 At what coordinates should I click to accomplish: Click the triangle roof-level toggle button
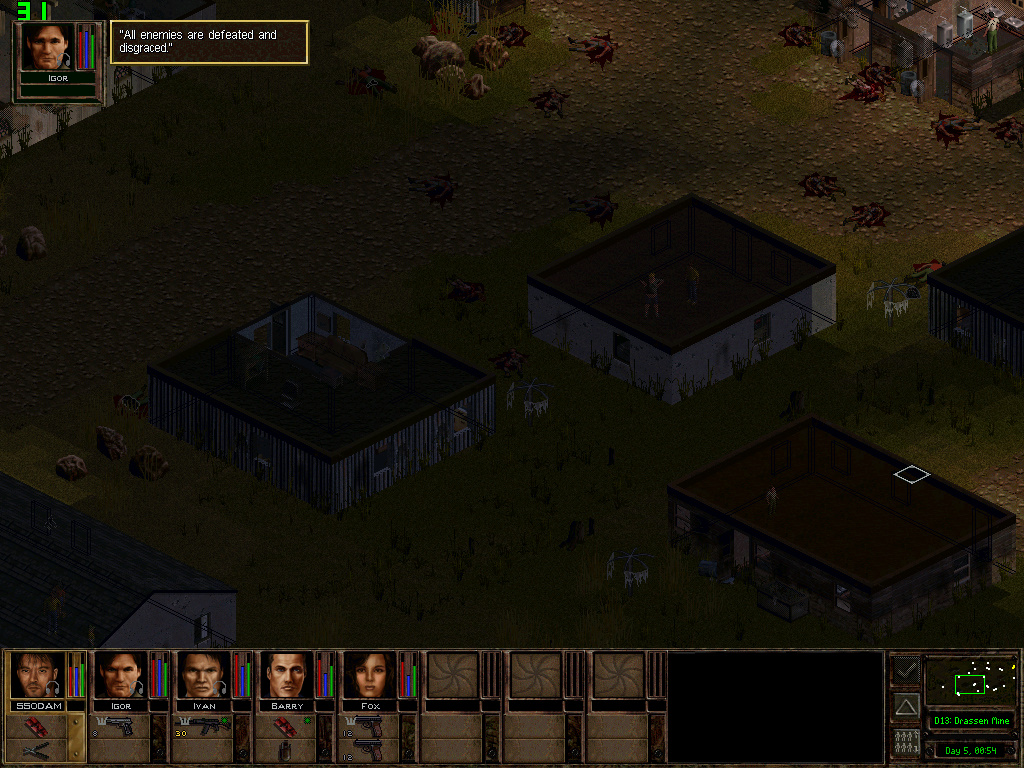tap(906, 706)
